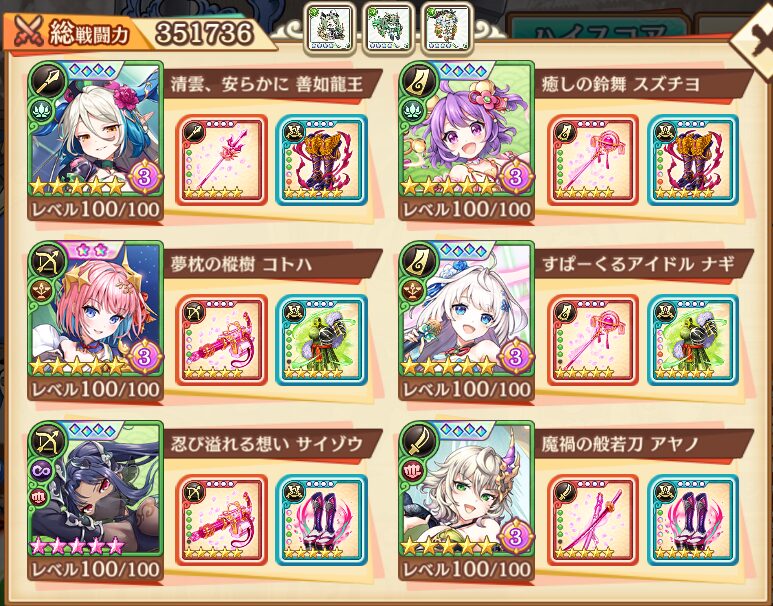The image size is (773, 606).
Task: Select コトハ's pink cannon weapon slot
Action: coord(221,339)
